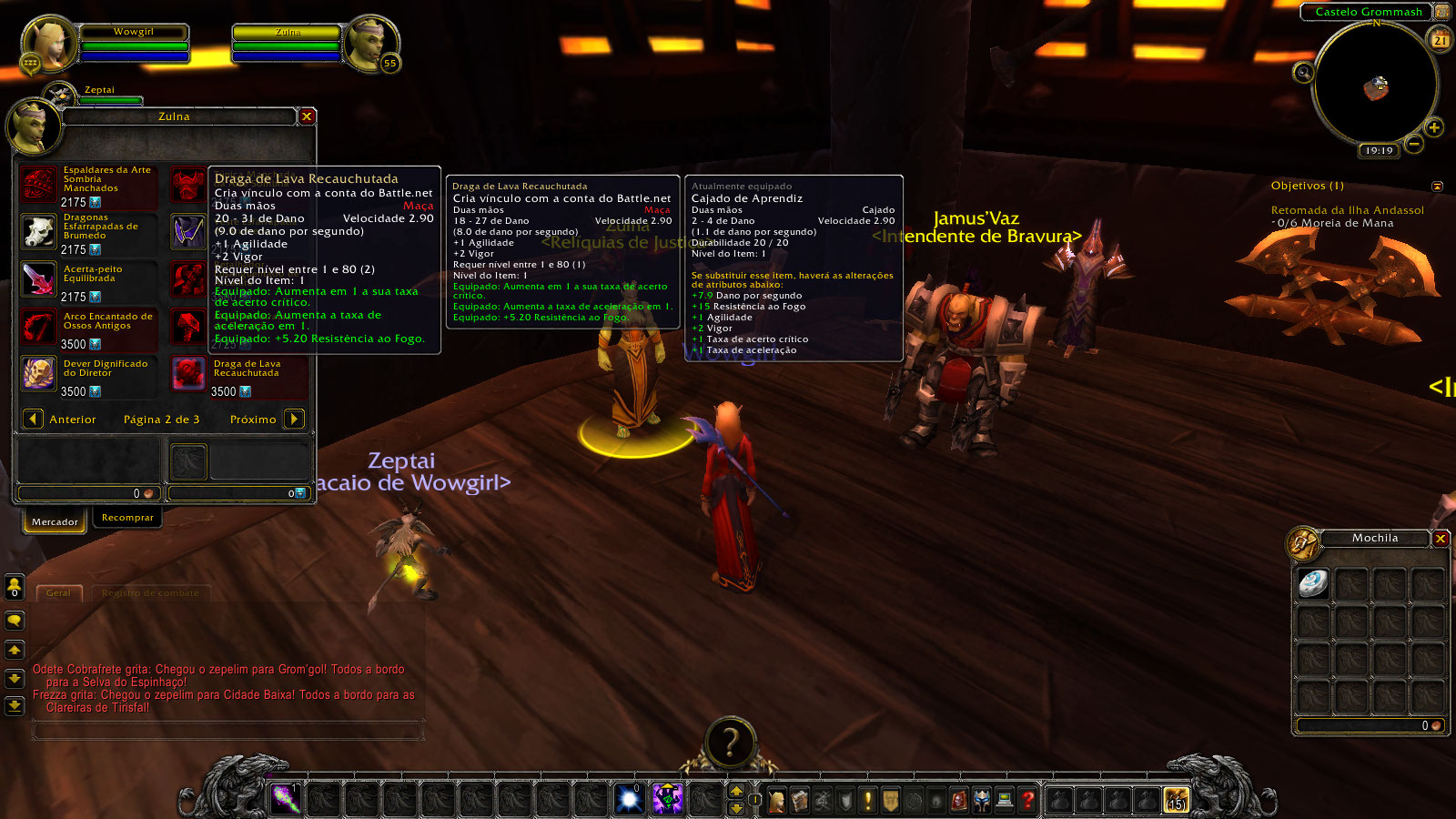
Task: Select Arco Encantado de Ossos Antigos
Action: [38, 328]
